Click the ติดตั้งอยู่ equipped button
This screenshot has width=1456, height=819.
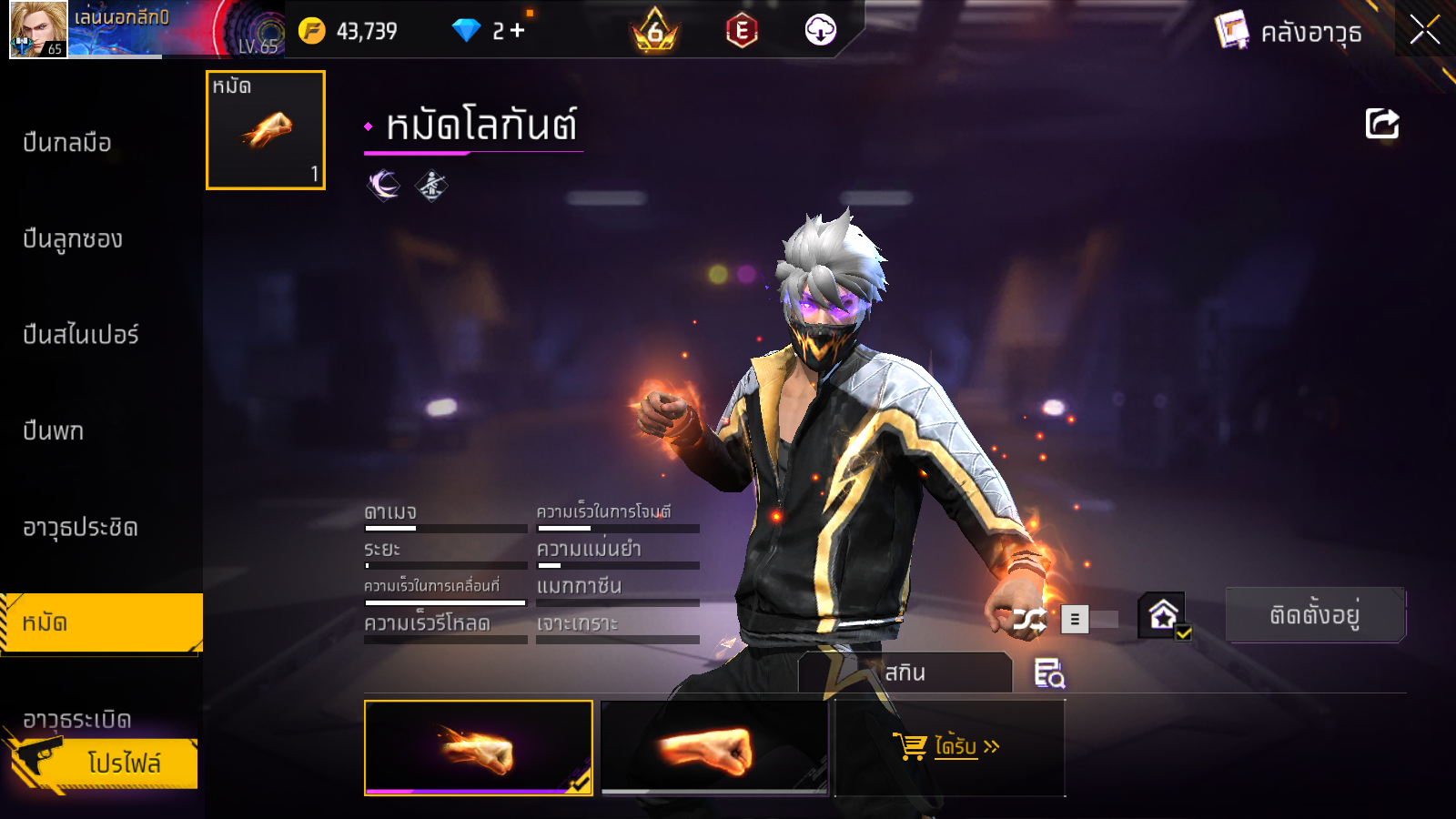coord(1315,615)
